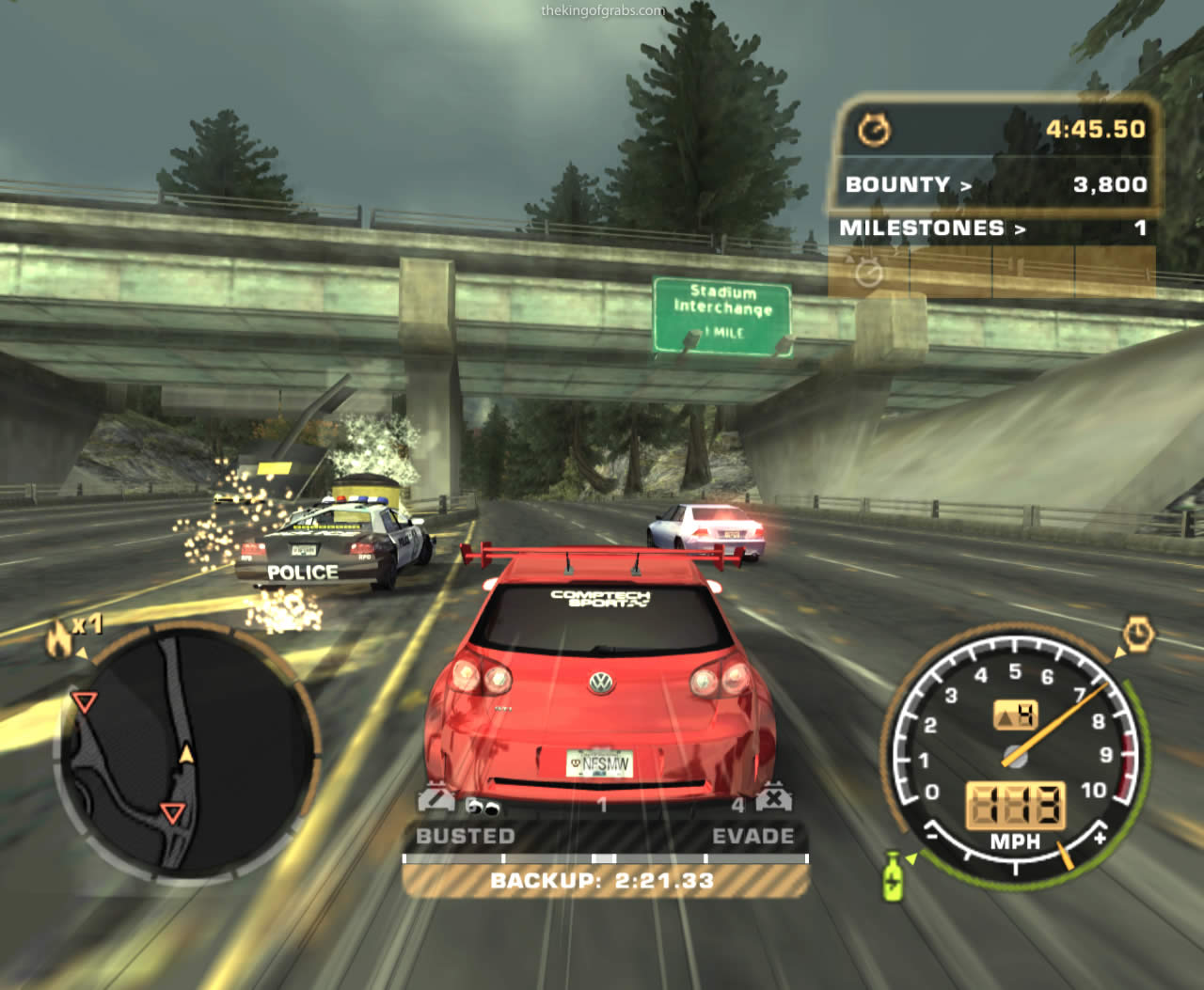Click the yellow player arrow on the minimap
Screen dimensions: 1204x990
(x=186, y=753)
